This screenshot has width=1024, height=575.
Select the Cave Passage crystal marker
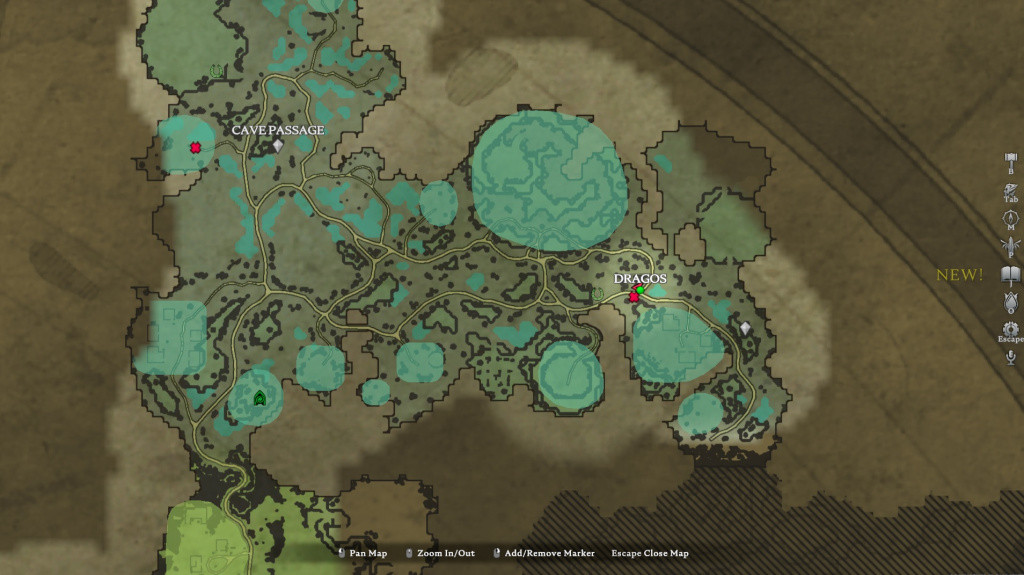(278, 146)
